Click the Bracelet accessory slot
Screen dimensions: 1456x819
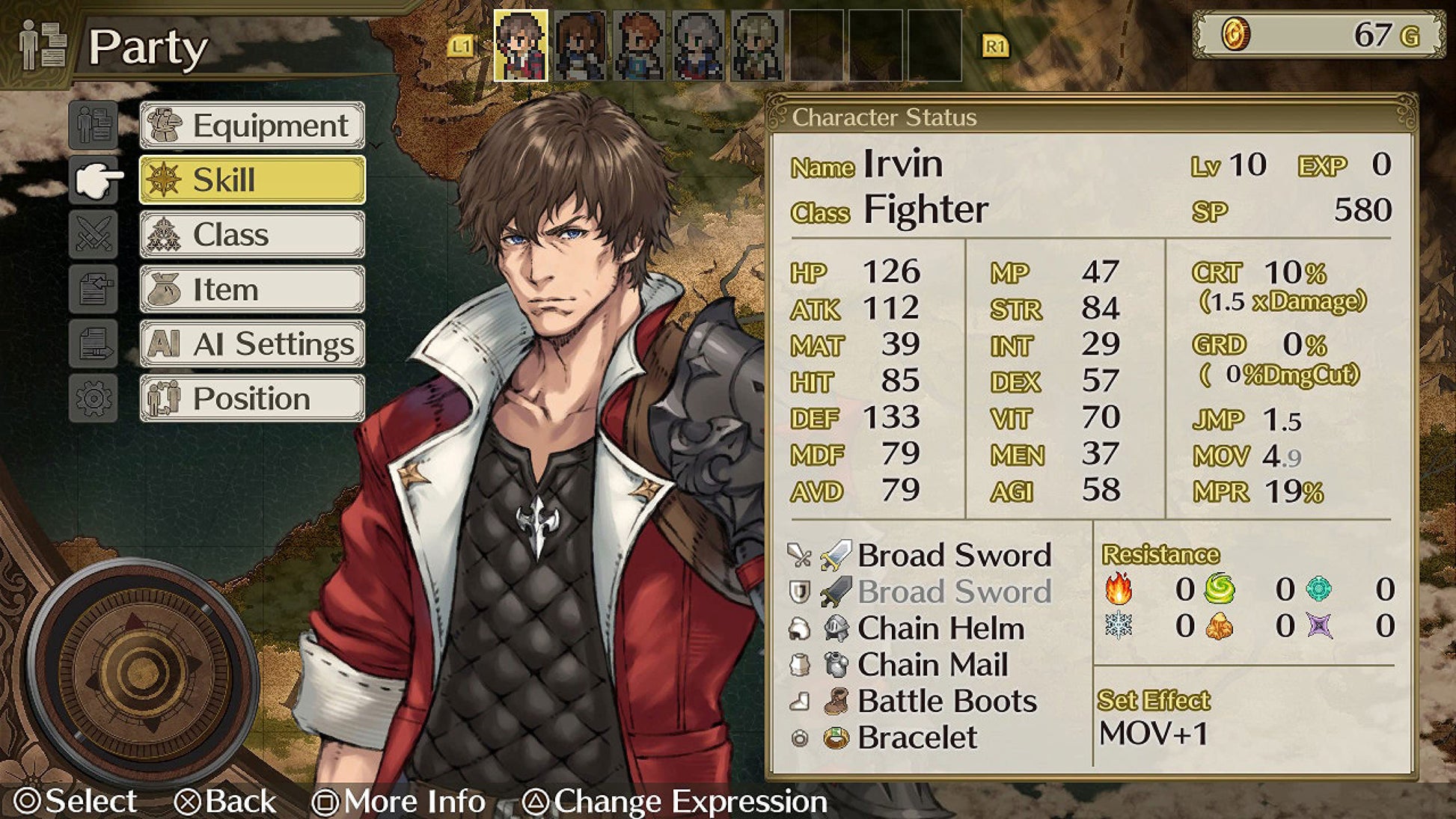tap(917, 737)
